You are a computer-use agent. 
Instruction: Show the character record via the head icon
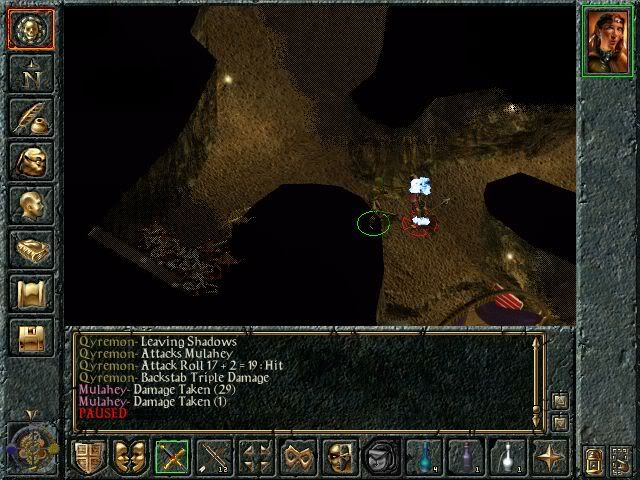[x=30, y=205]
